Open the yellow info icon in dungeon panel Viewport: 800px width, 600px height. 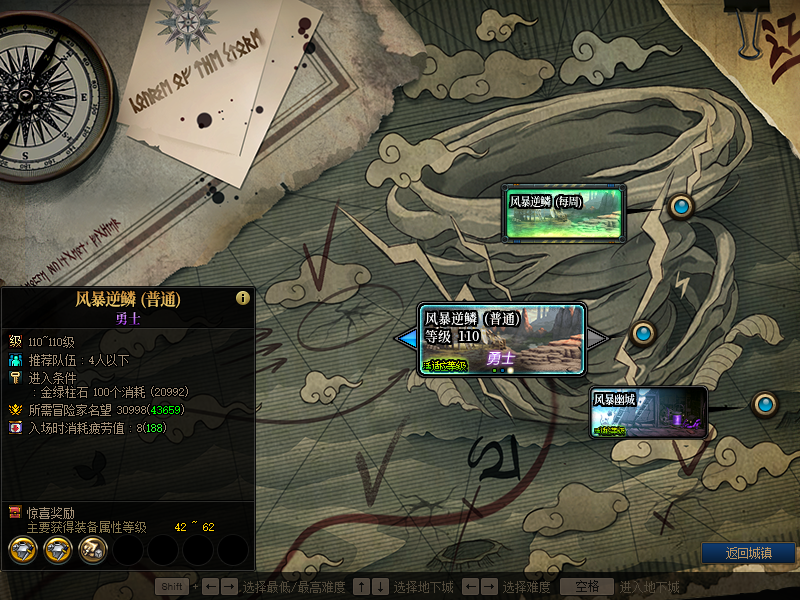click(242, 298)
